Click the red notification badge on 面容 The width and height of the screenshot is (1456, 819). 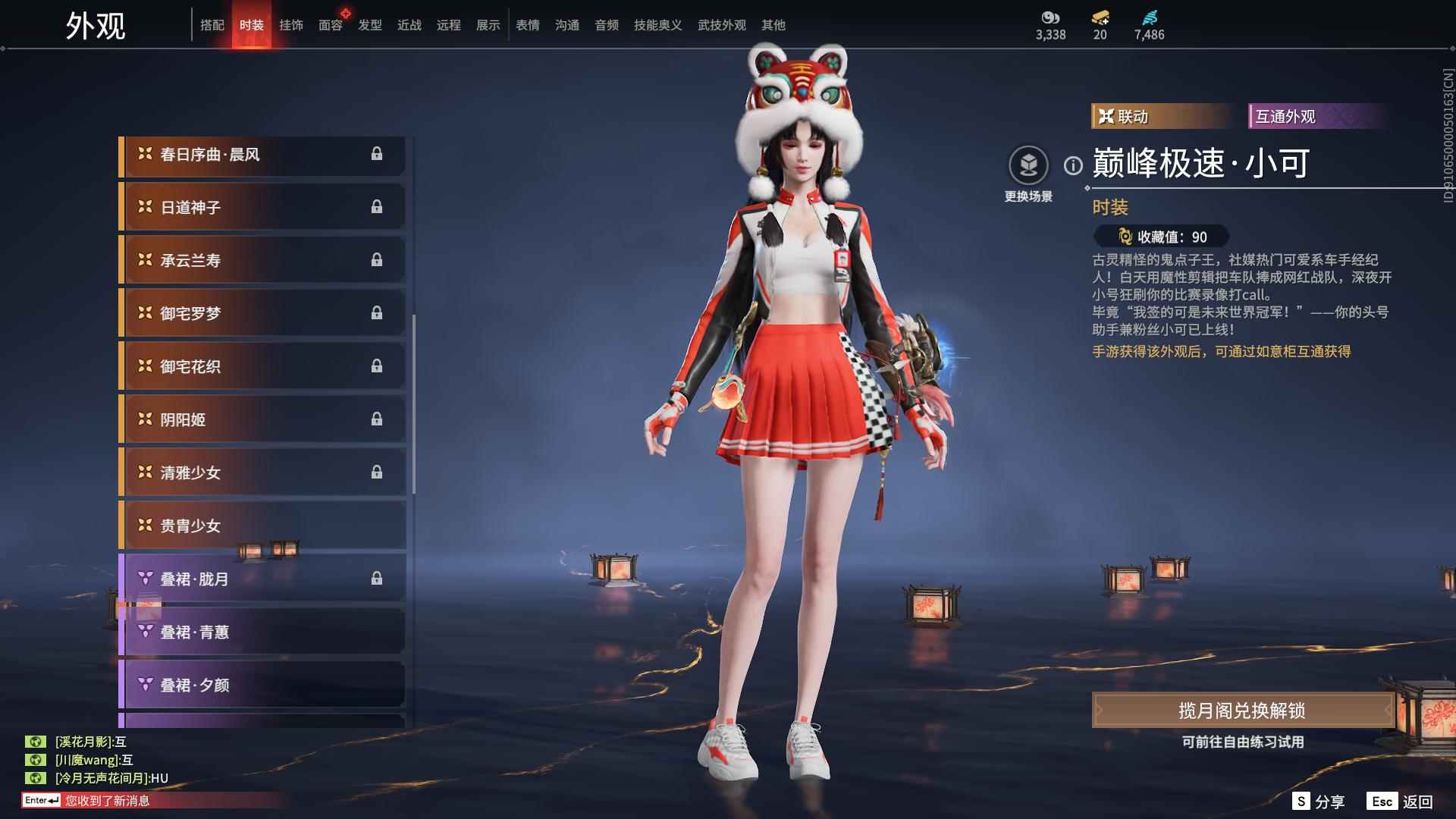point(346,11)
